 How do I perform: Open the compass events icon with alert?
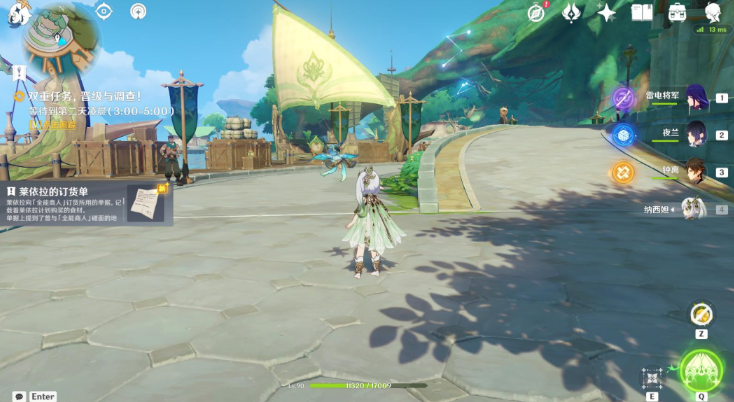tap(538, 12)
